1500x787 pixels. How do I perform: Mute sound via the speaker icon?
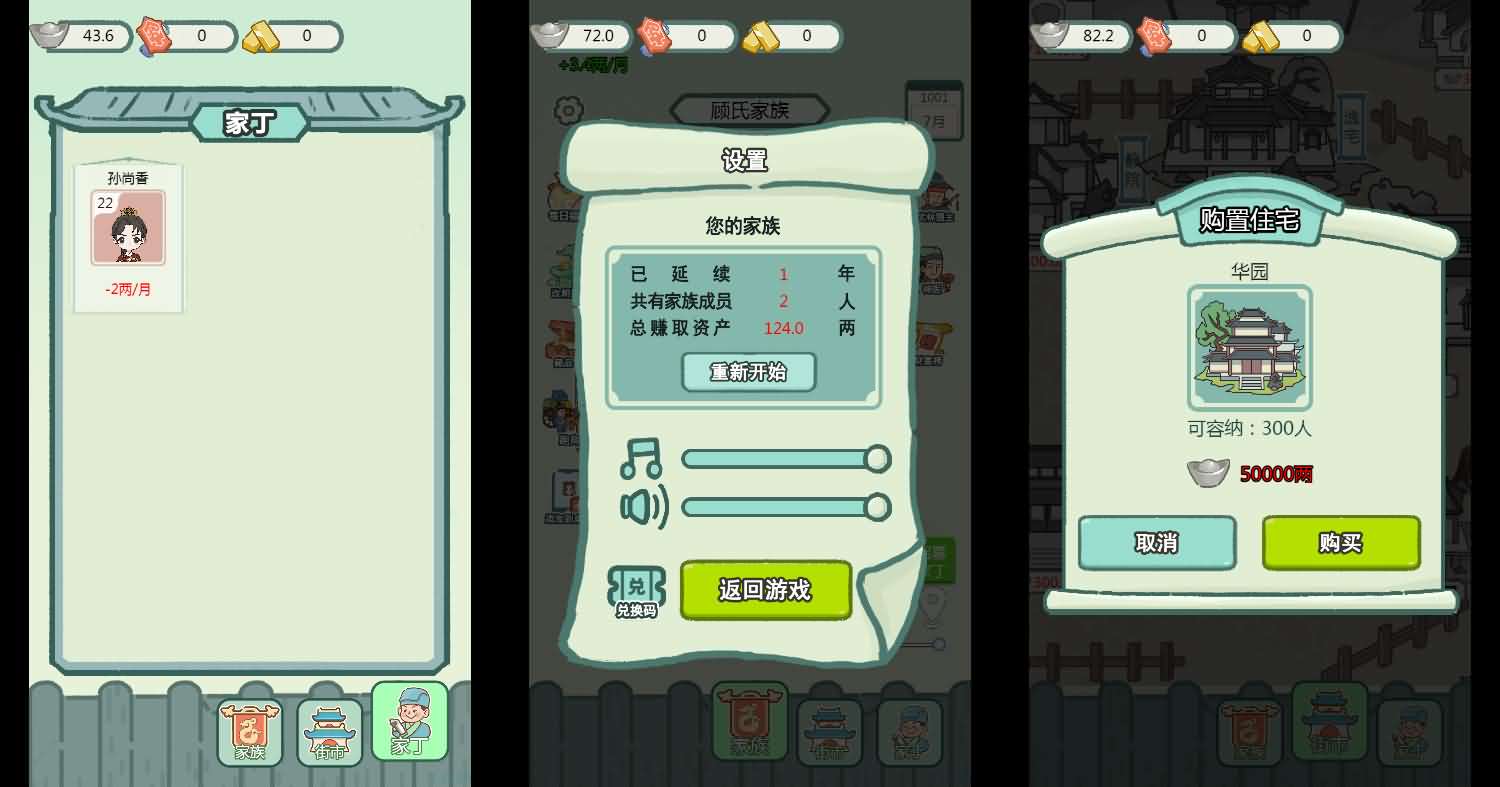(643, 507)
